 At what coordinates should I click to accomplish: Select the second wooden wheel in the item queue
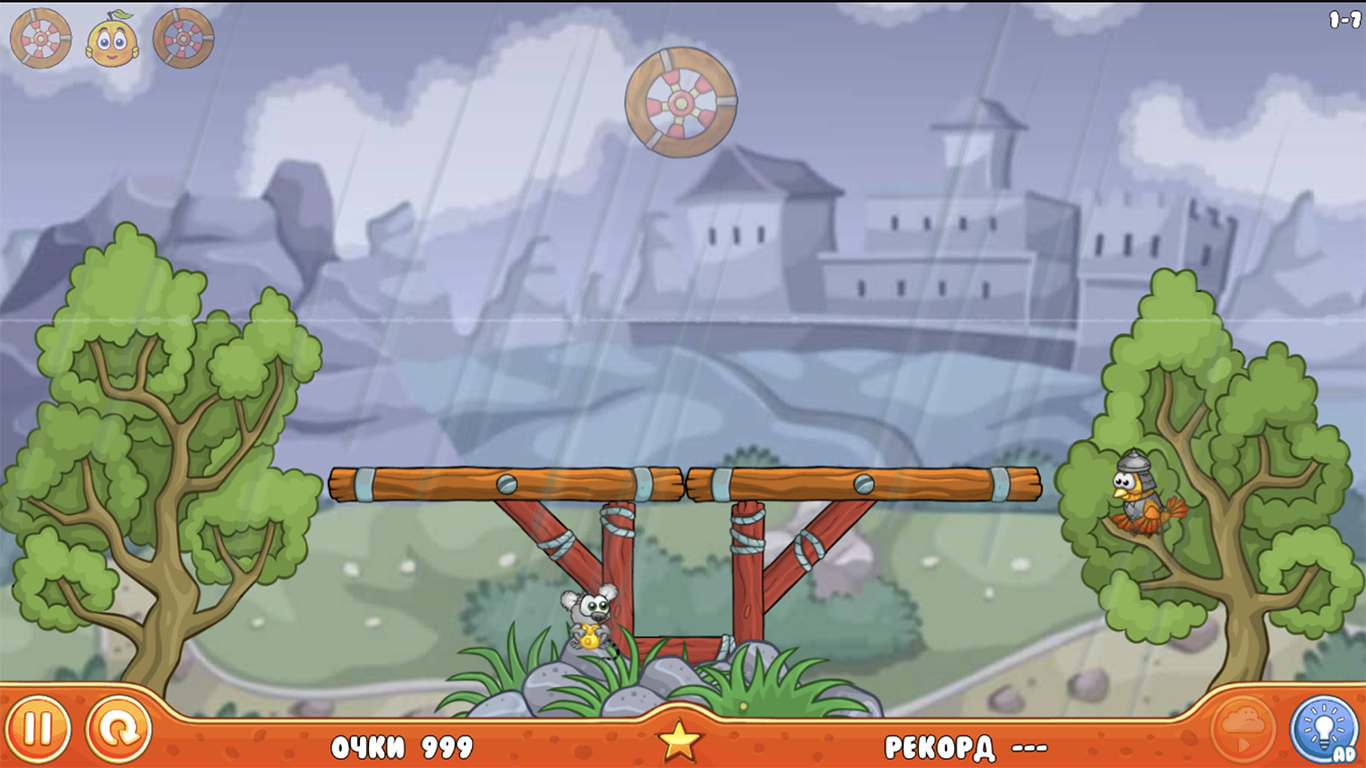(x=184, y=38)
